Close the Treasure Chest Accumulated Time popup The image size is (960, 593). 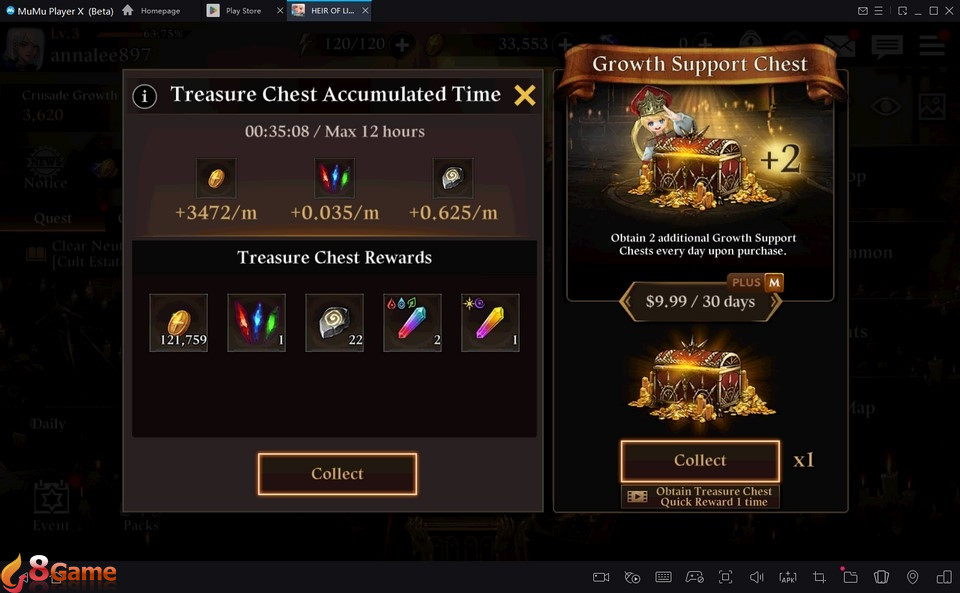tap(525, 95)
